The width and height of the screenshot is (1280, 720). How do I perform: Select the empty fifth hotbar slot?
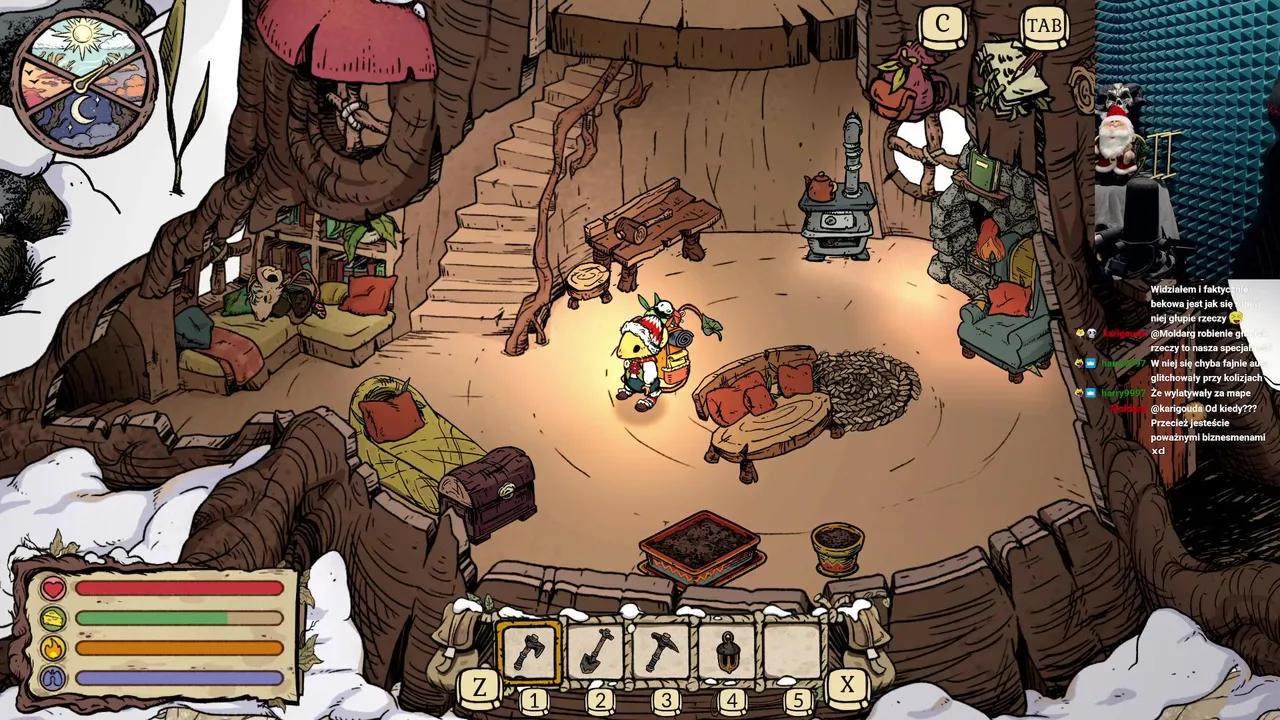click(793, 652)
